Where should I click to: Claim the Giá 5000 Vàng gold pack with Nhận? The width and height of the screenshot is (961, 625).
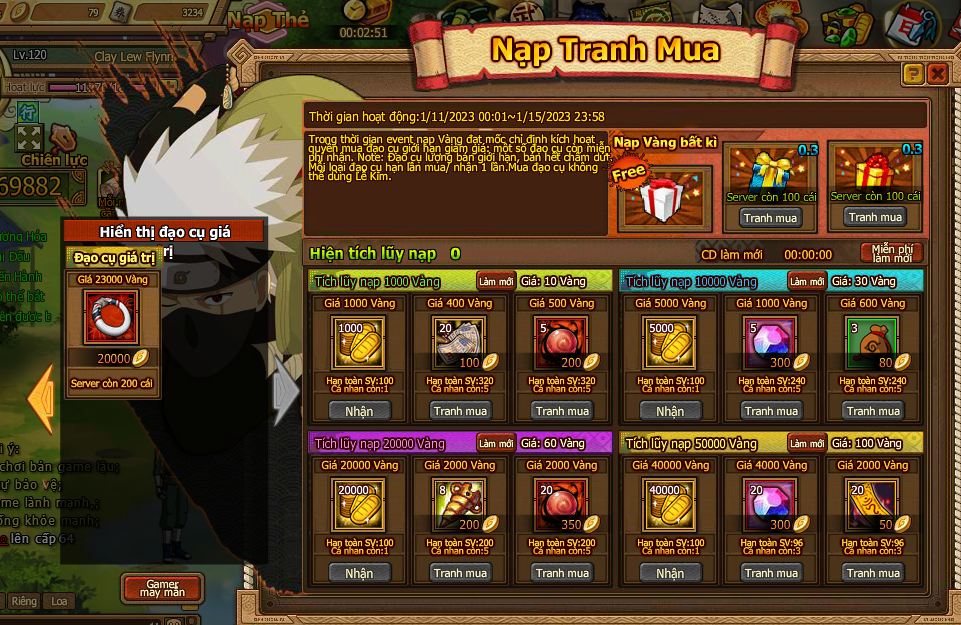[670, 411]
